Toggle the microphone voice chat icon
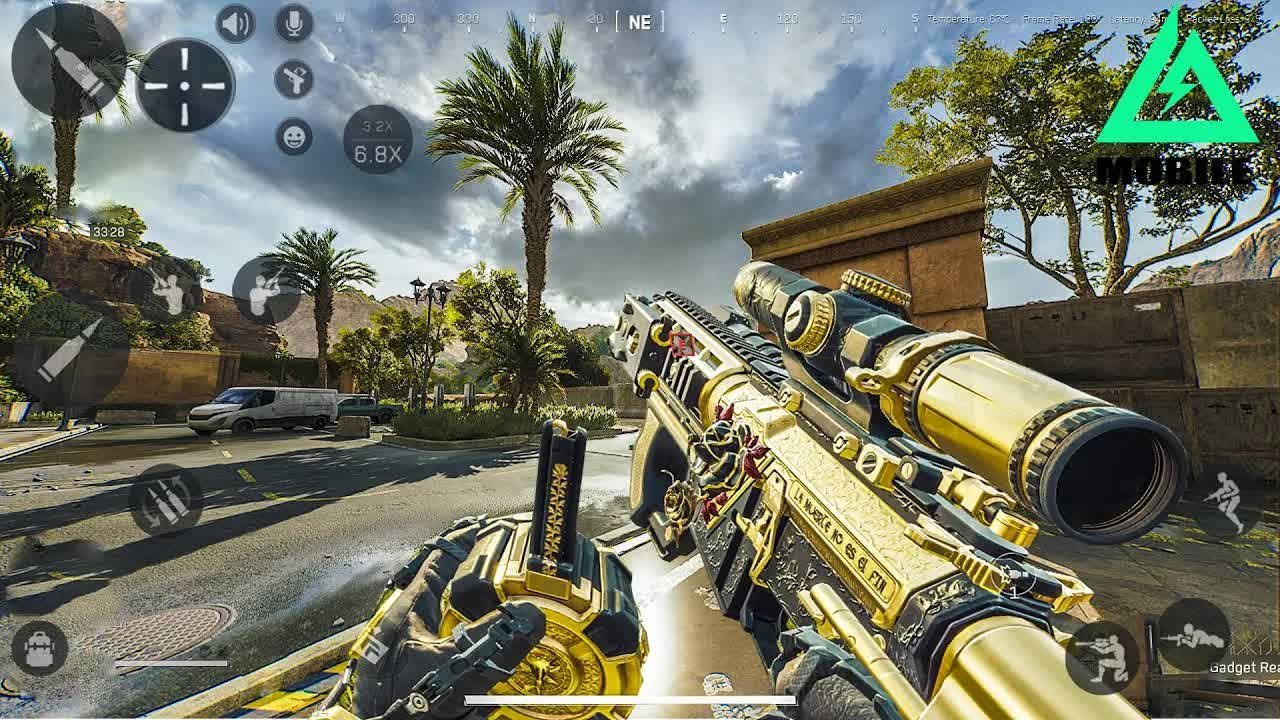 294,23
